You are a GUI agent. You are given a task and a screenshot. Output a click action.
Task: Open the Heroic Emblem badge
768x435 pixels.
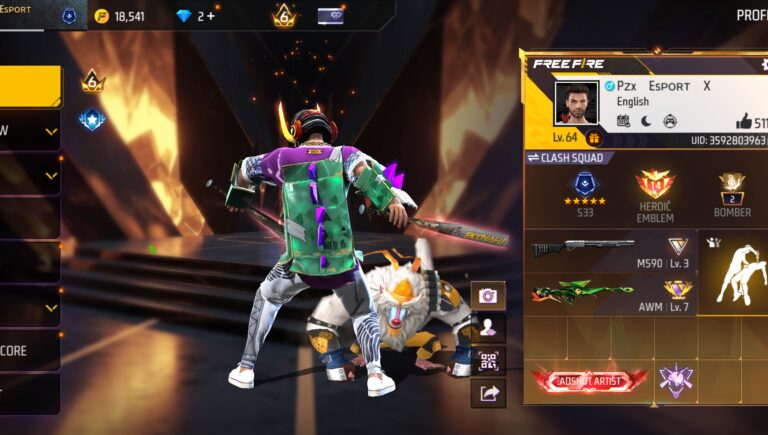[656, 190]
